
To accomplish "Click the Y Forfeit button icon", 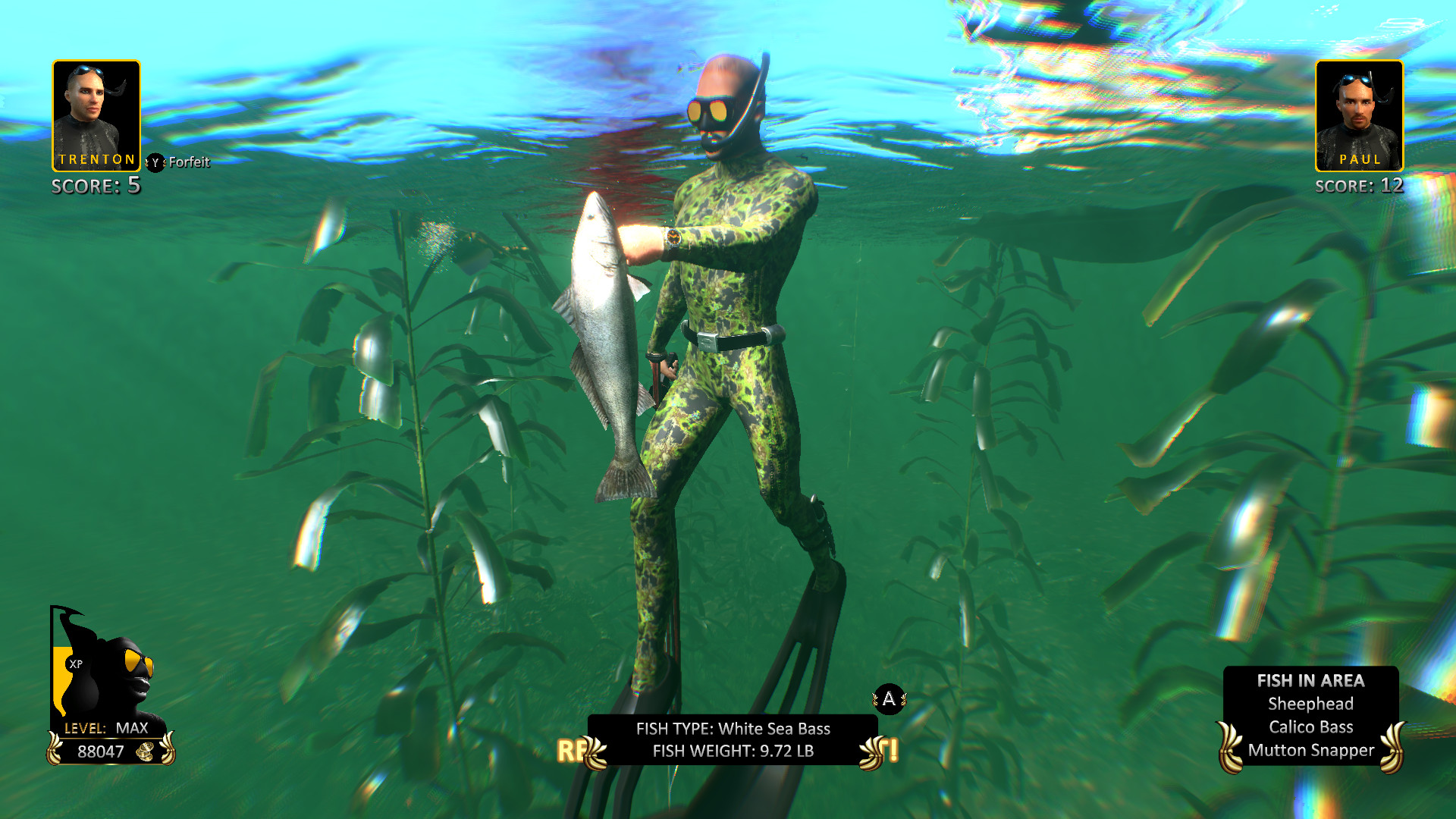I will tap(155, 162).
